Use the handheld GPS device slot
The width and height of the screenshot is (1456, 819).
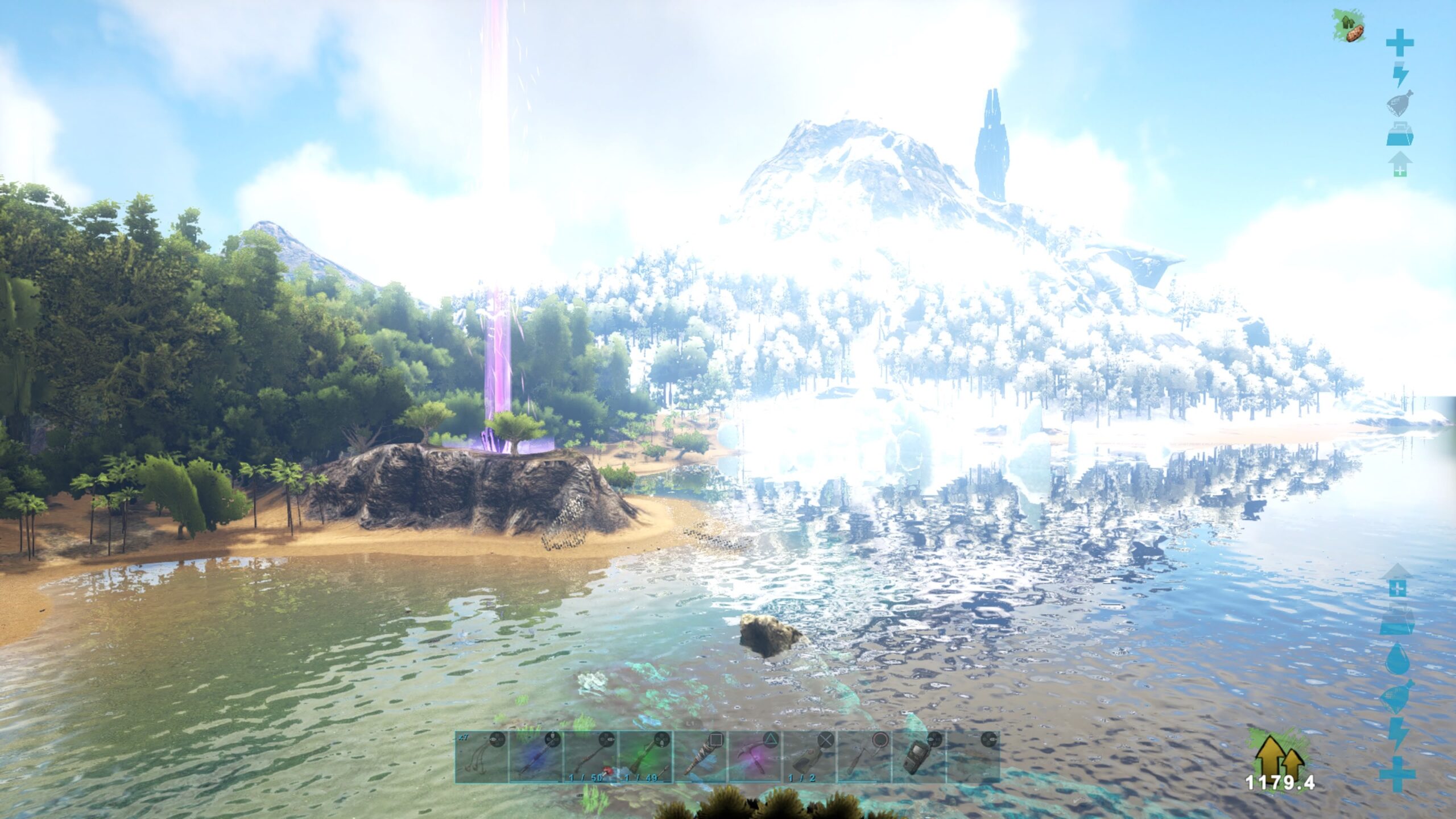[x=918, y=756]
